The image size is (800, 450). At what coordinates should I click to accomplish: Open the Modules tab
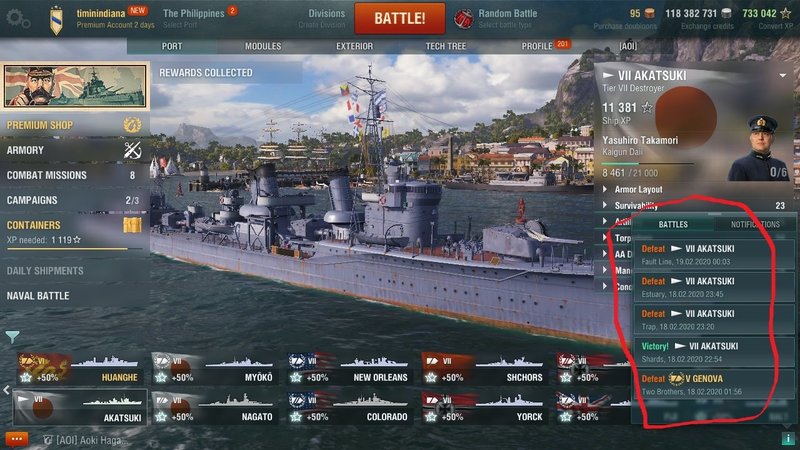263,46
